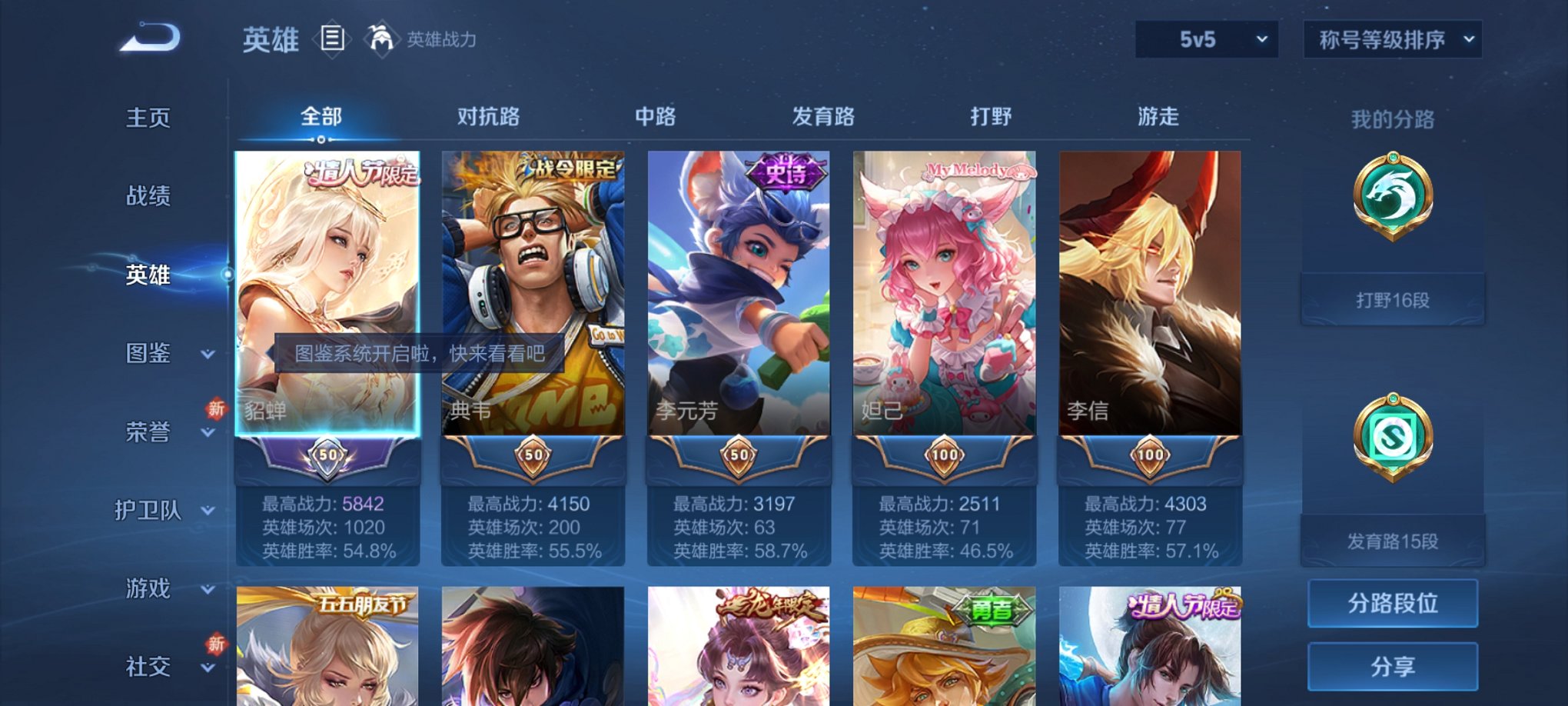Open the 战绩 page from the sidebar
This screenshot has height=706, width=1568.
click(x=146, y=197)
